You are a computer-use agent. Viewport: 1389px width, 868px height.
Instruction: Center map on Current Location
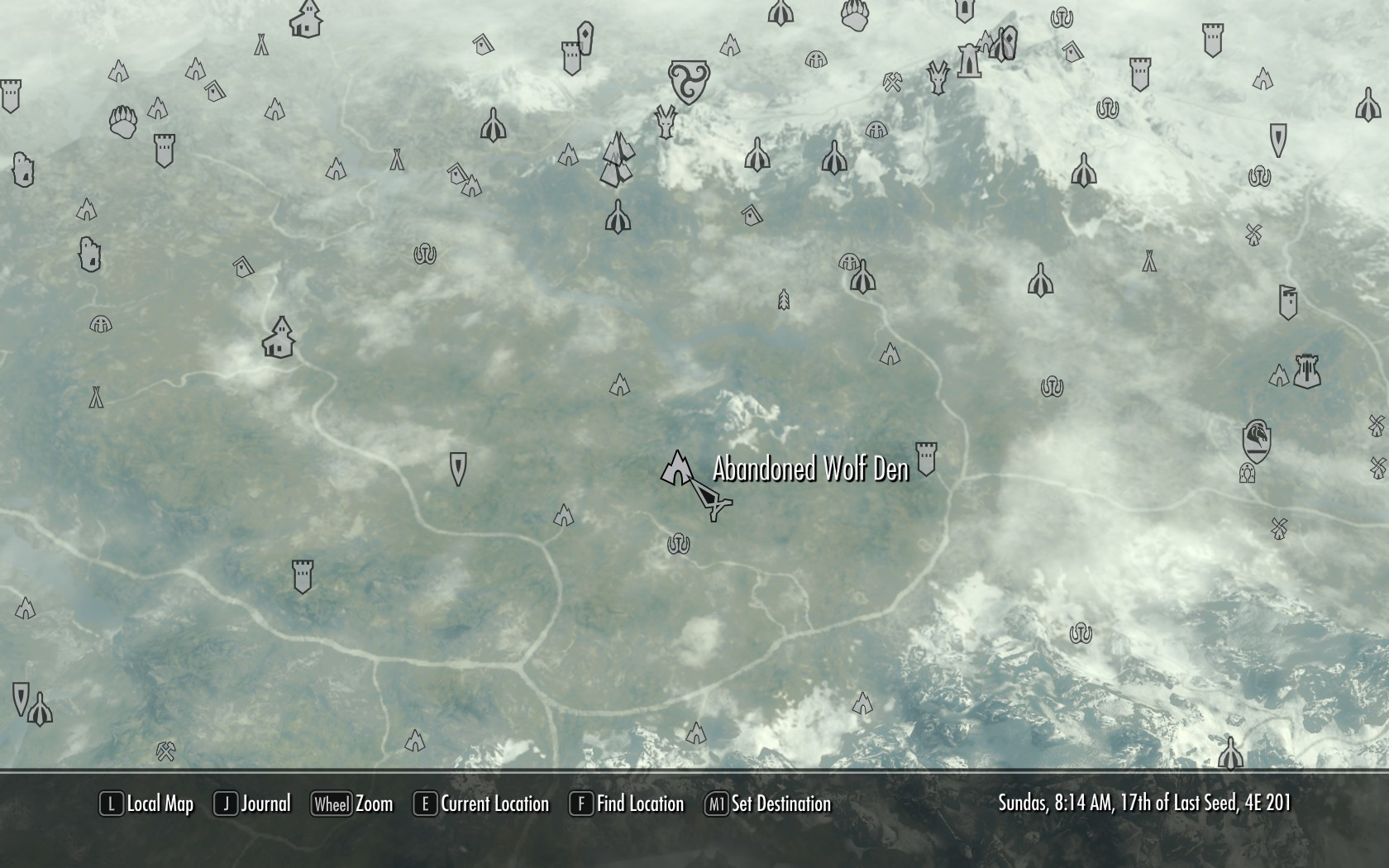[481, 804]
